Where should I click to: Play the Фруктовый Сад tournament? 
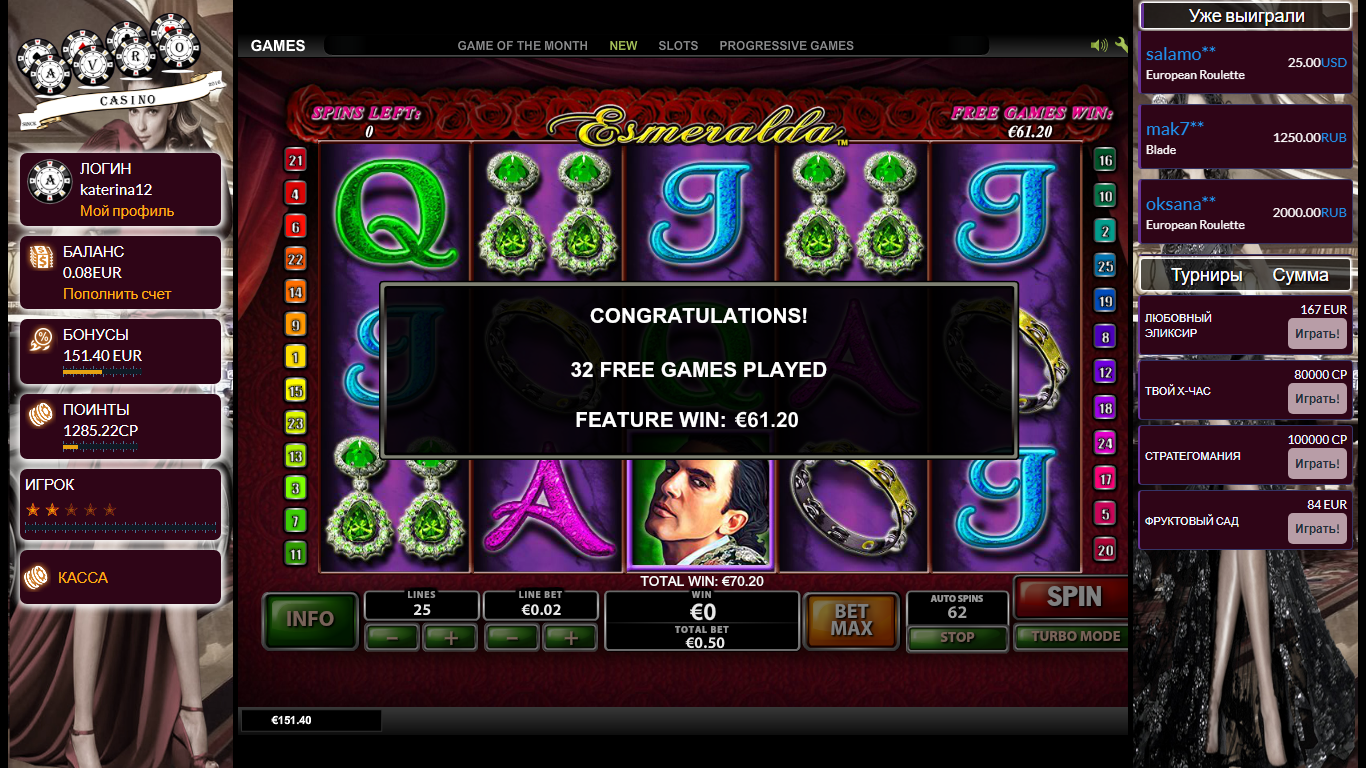pyautogui.click(x=1317, y=529)
